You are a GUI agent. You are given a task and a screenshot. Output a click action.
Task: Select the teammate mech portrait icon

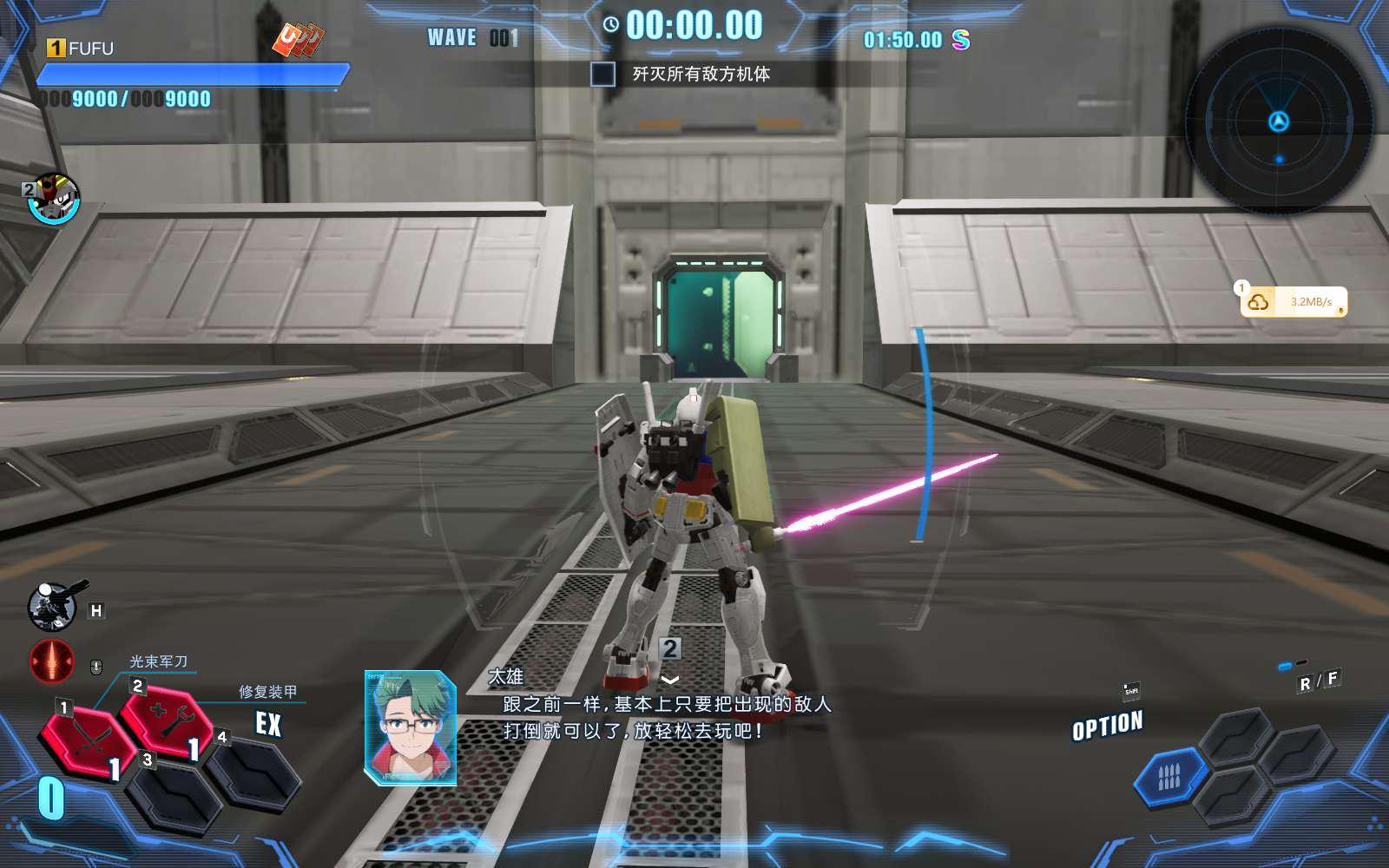coord(55,200)
